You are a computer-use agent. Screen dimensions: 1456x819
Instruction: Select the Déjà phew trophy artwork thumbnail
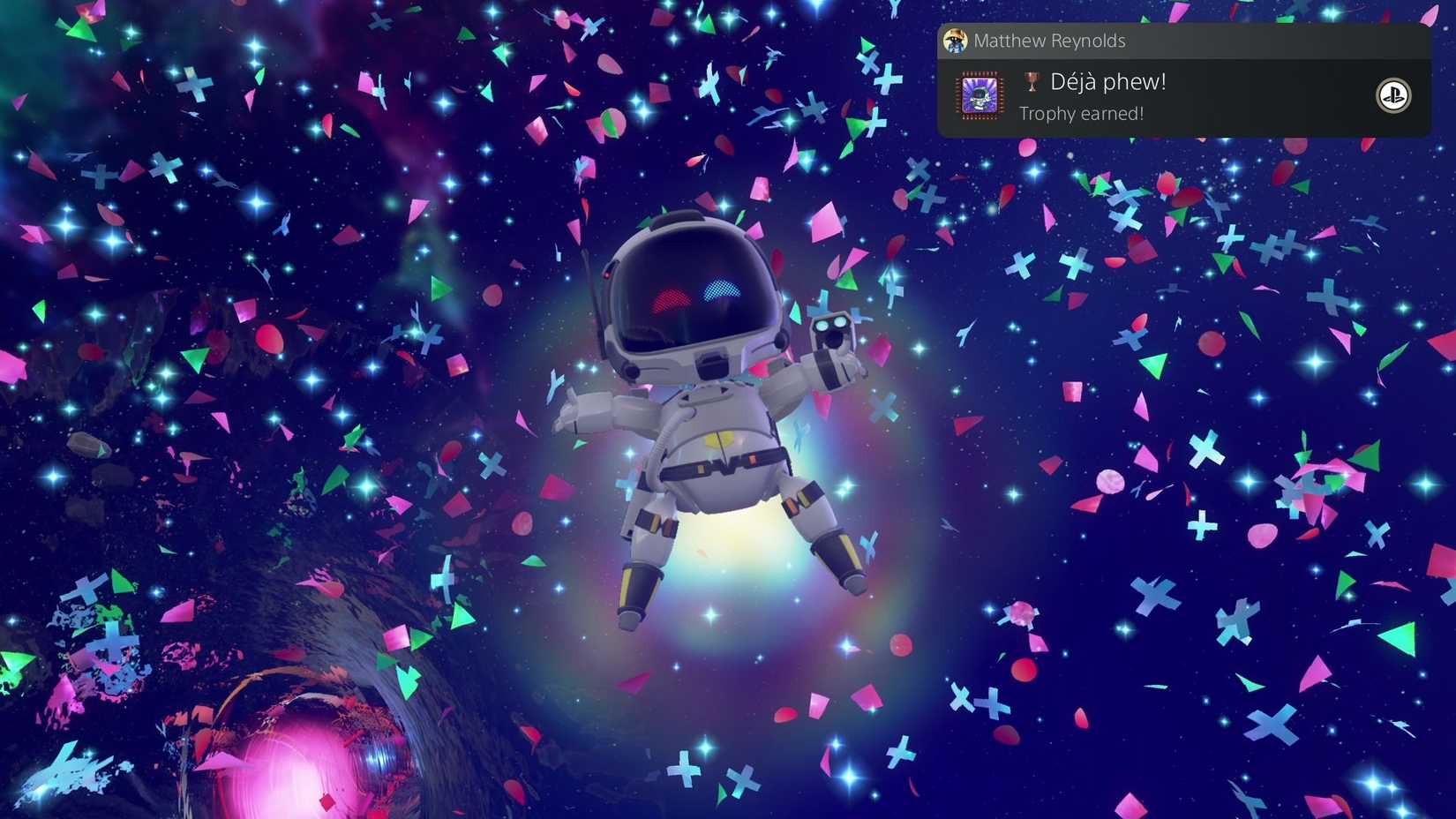(979, 95)
